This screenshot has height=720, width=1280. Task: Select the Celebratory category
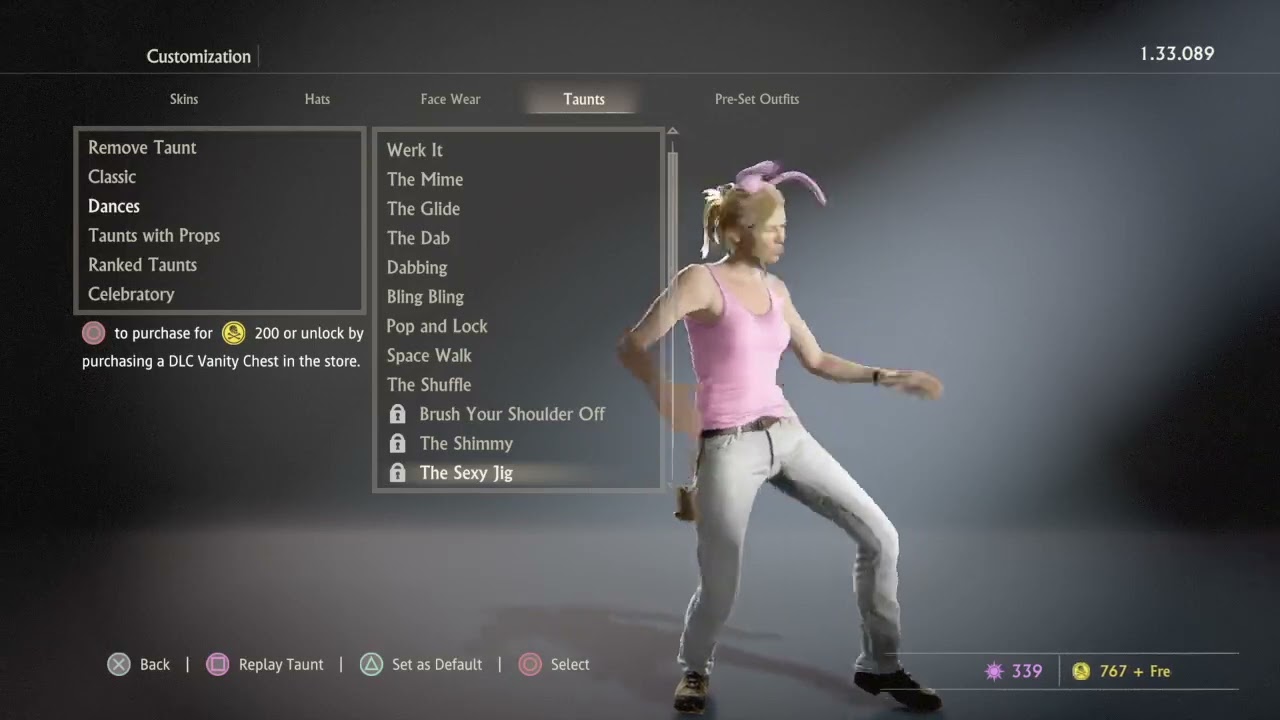click(131, 294)
